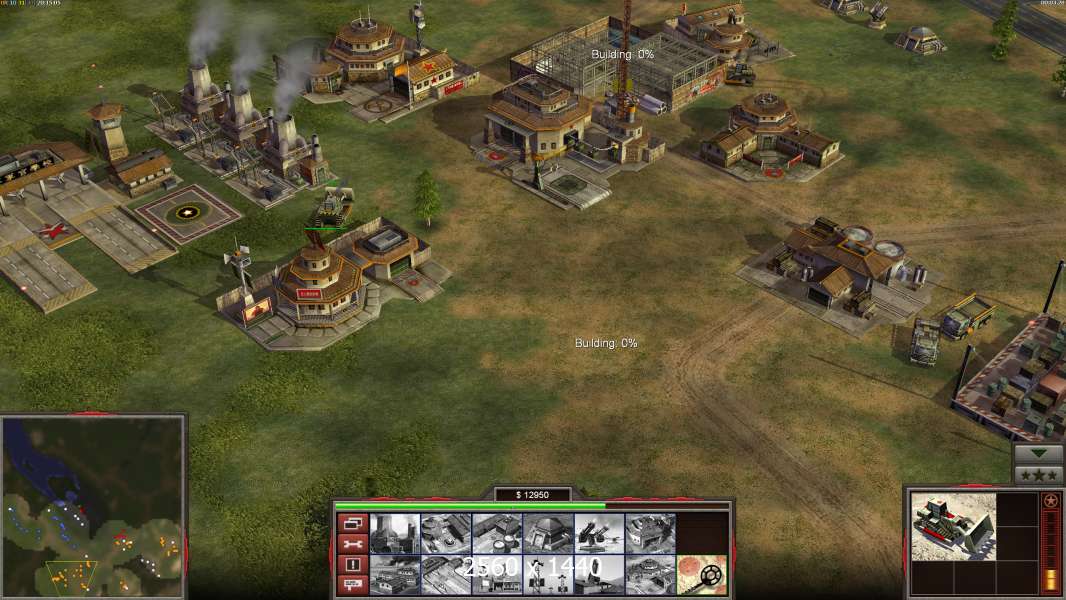Image resolution: width=1066 pixels, height=600 pixels.
Task: Toggle the green down-arrow control bar button
Action: 1038,452
